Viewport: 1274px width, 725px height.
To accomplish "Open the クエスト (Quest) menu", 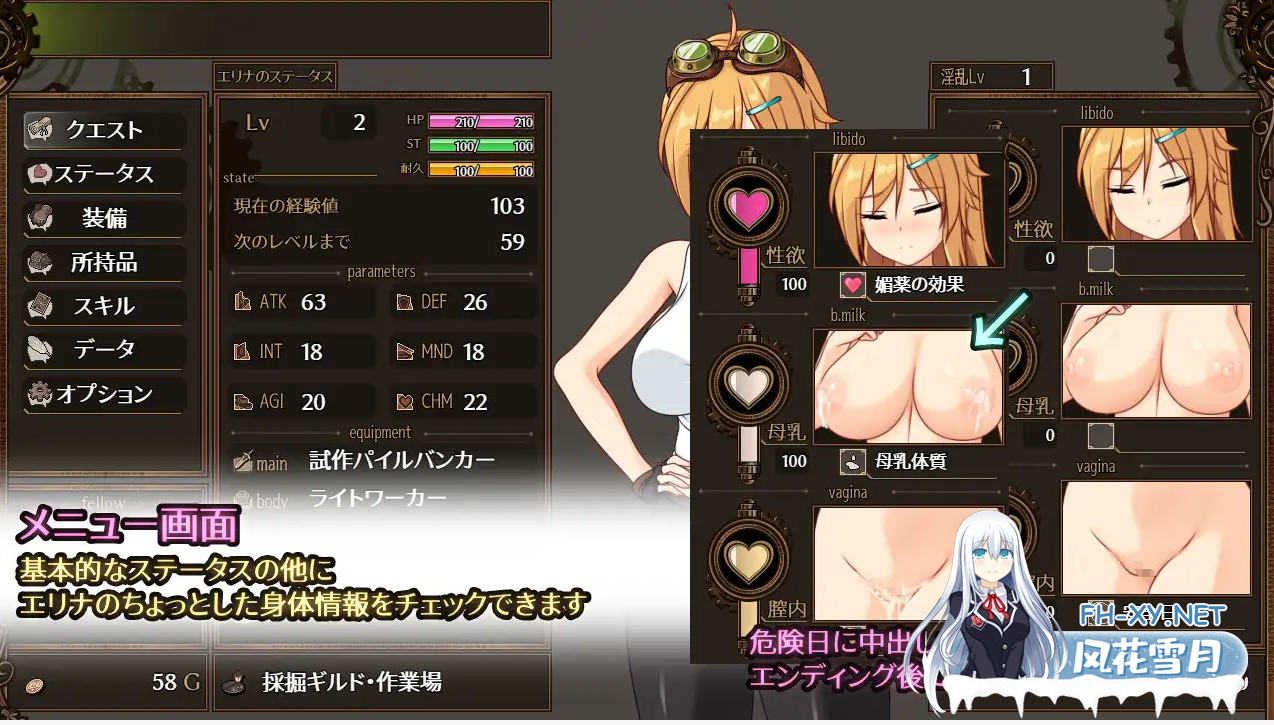I will point(104,130).
